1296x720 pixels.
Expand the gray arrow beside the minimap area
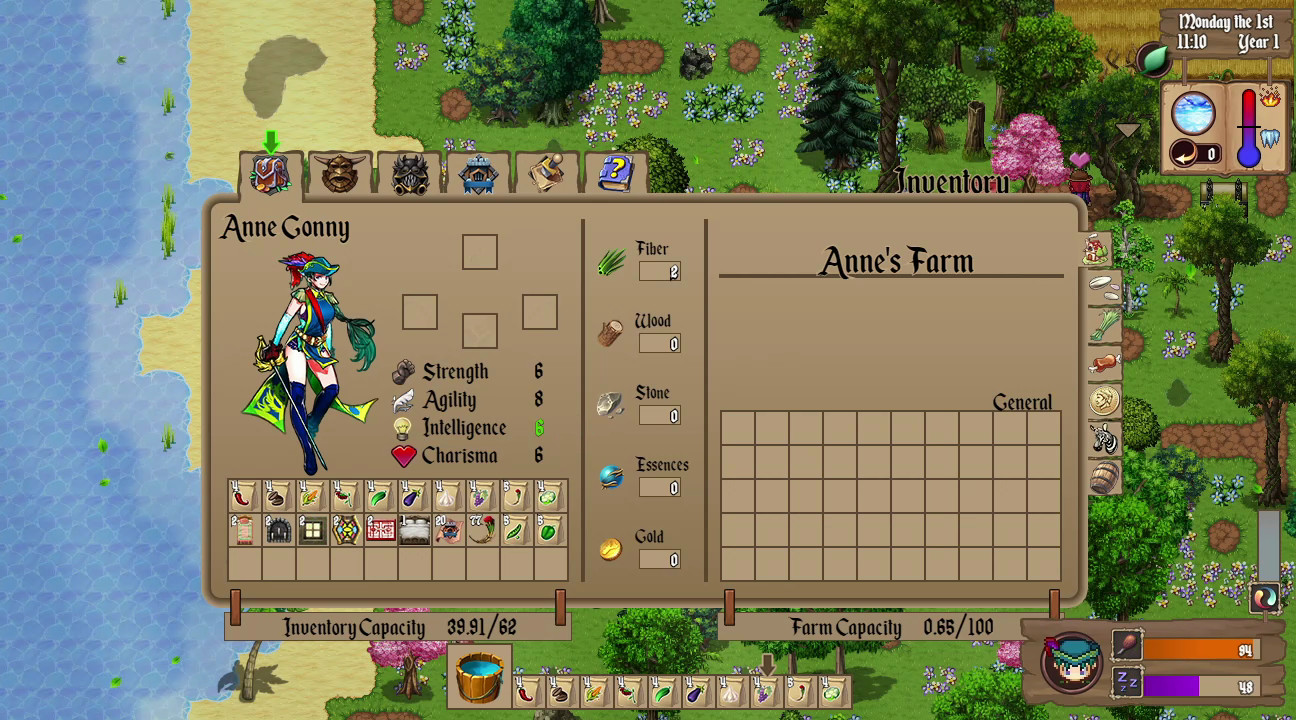coord(1129,130)
